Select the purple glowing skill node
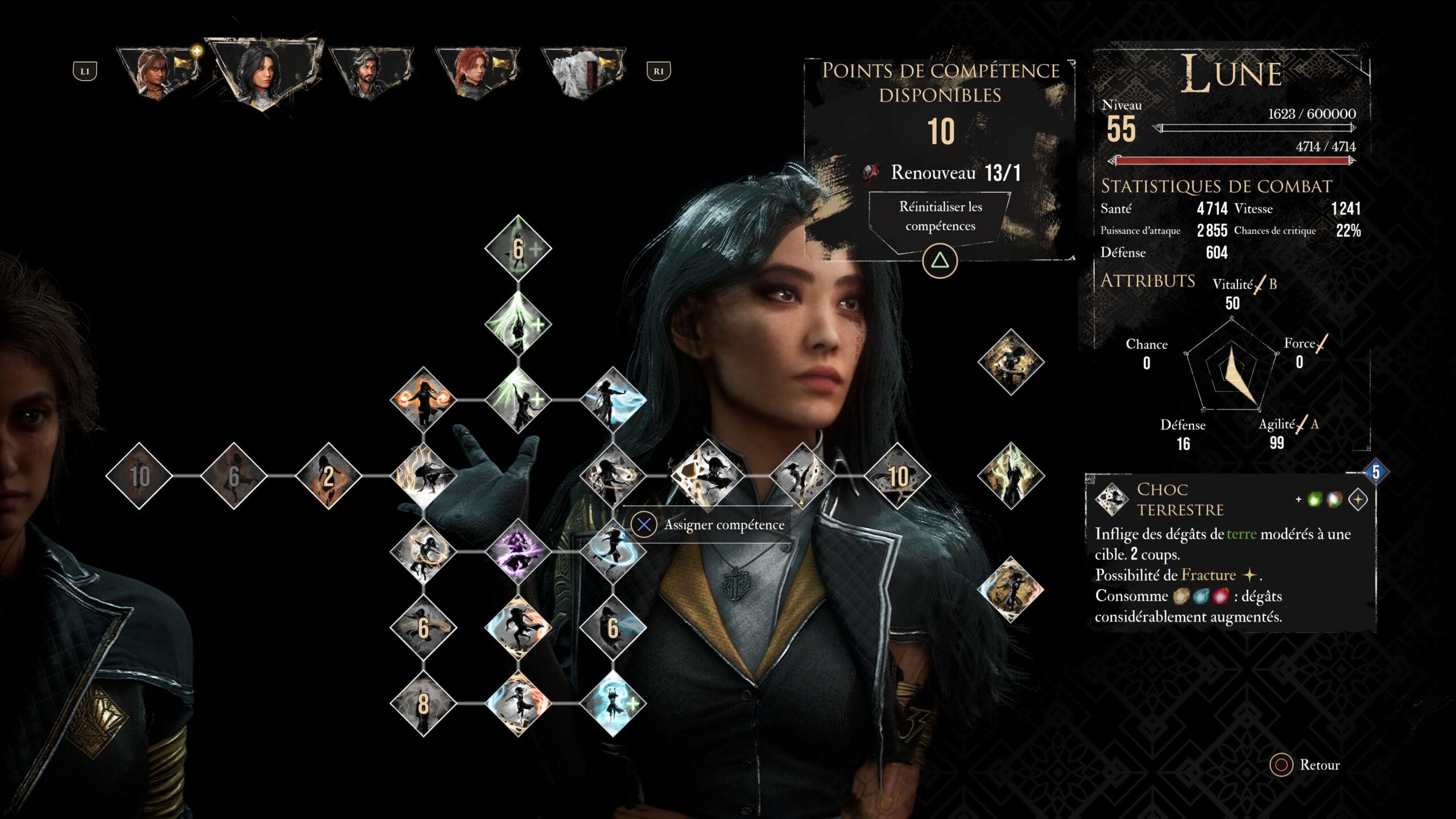1456x819 pixels. click(518, 551)
